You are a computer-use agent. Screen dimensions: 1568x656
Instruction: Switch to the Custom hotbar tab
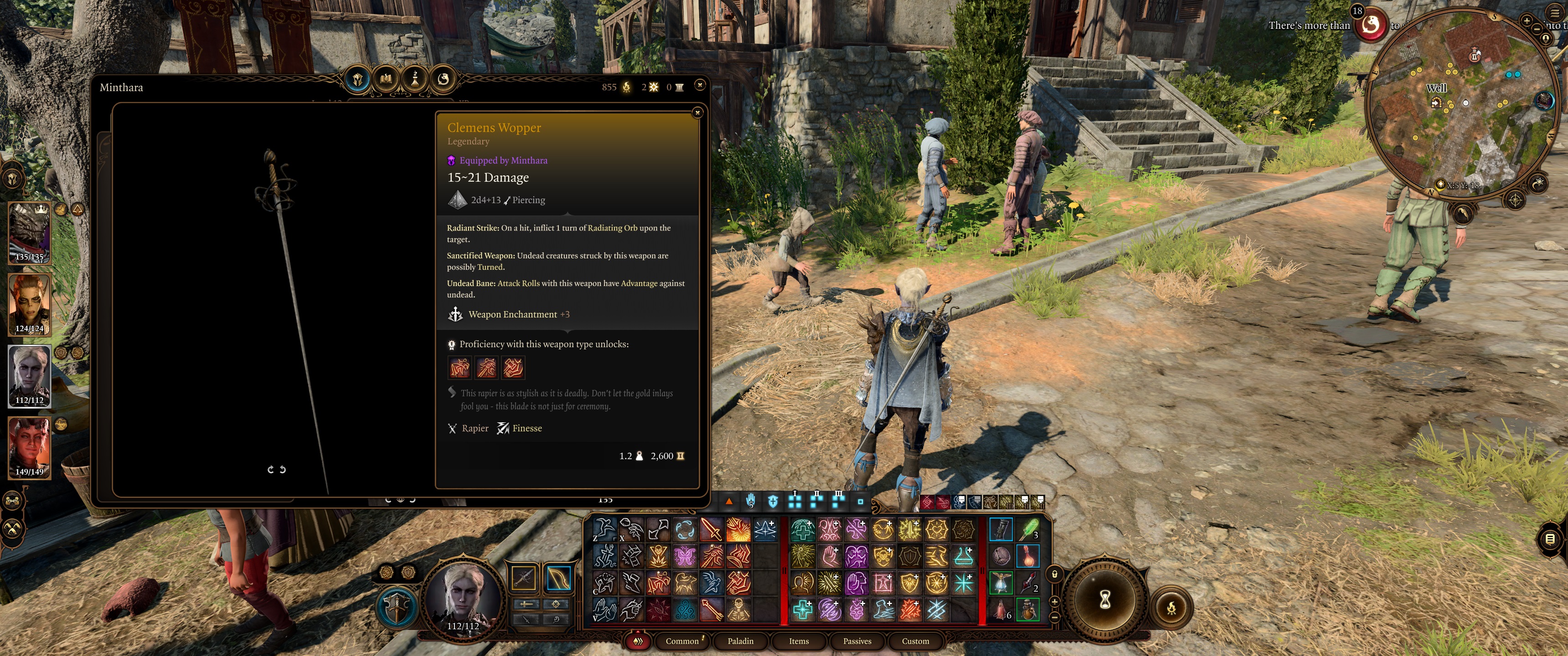coord(915,641)
